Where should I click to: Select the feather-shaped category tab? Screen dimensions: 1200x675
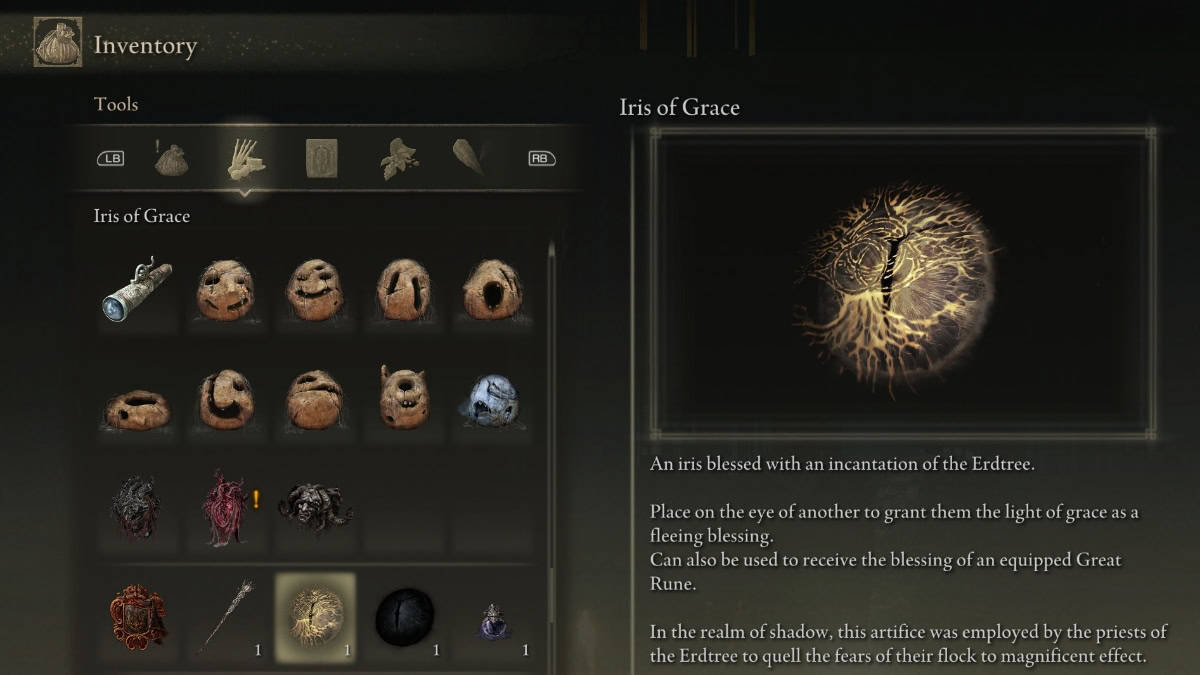tap(468, 158)
